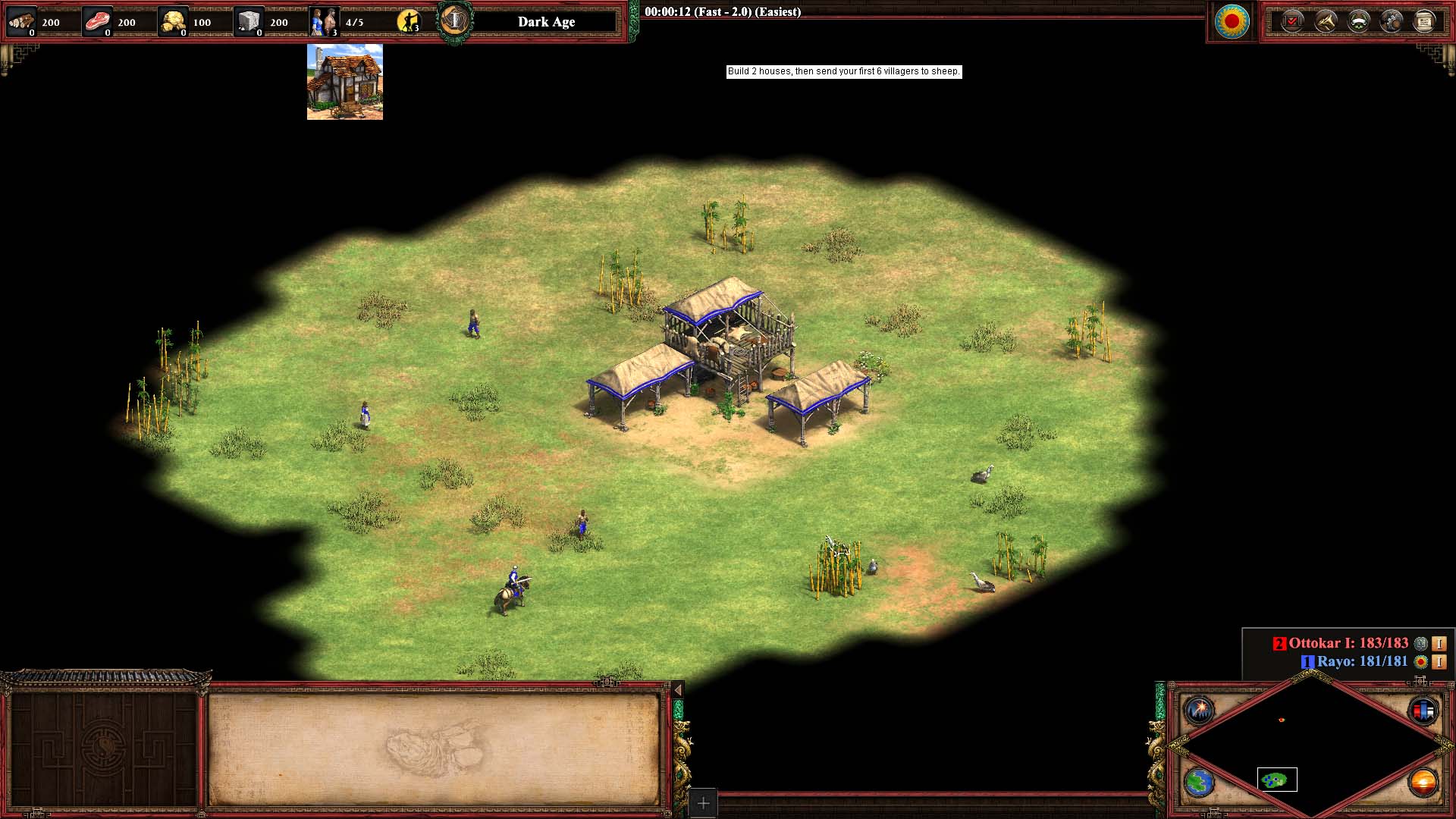Activate the flare signal button beside minimap
The width and height of the screenshot is (1456, 819).
tap(1200, 711)
